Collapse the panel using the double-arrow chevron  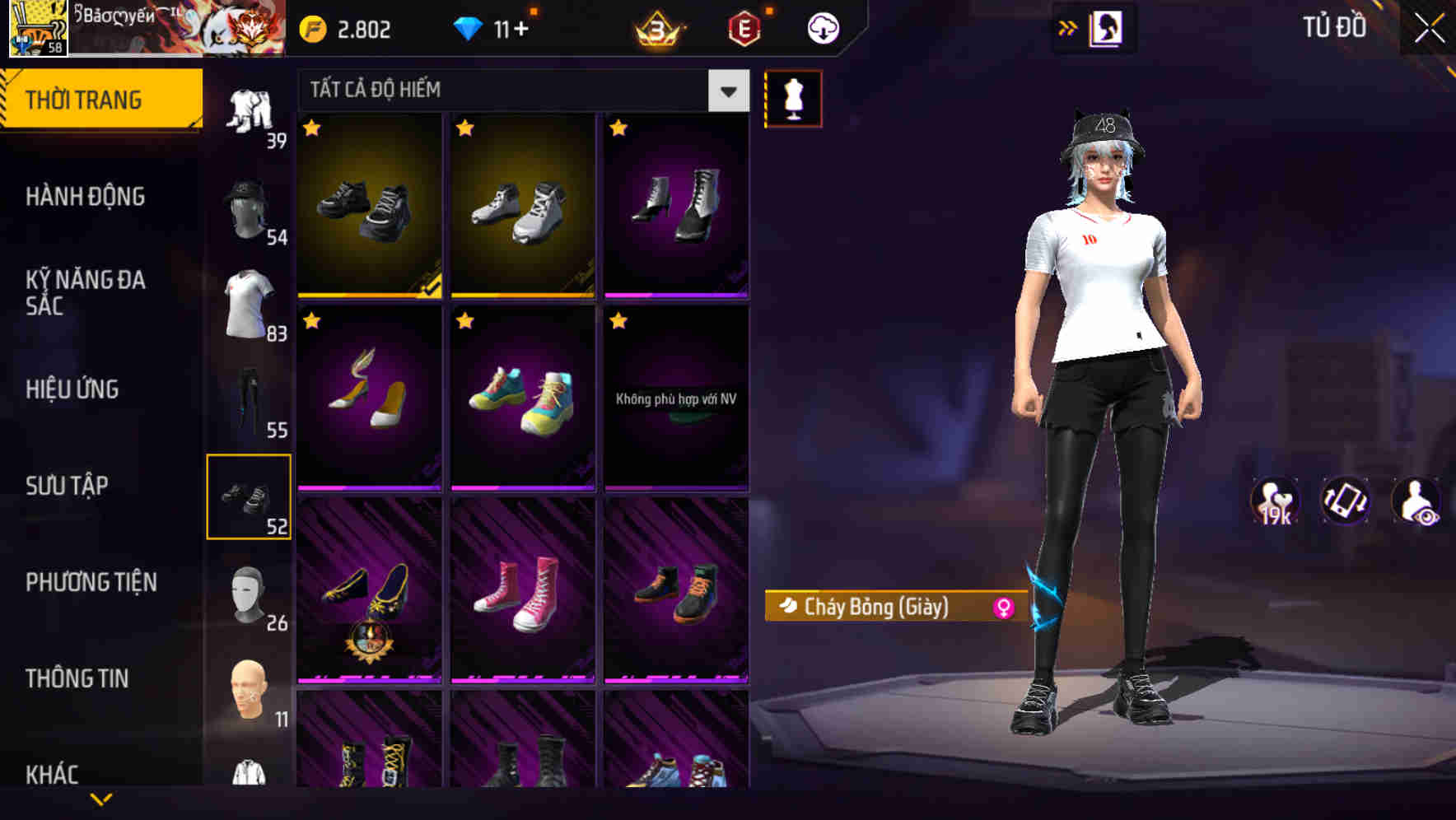click(1068, 26)
